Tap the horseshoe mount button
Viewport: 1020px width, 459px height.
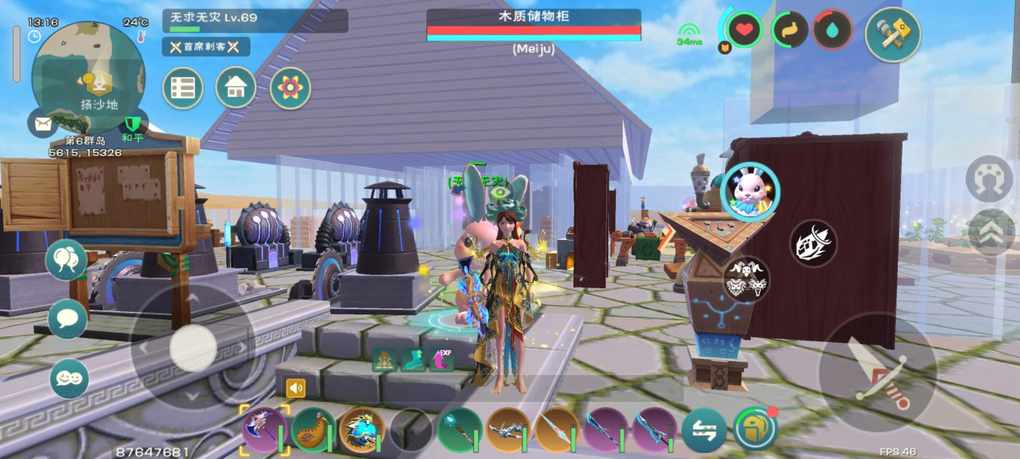click(x=989, y=179)
